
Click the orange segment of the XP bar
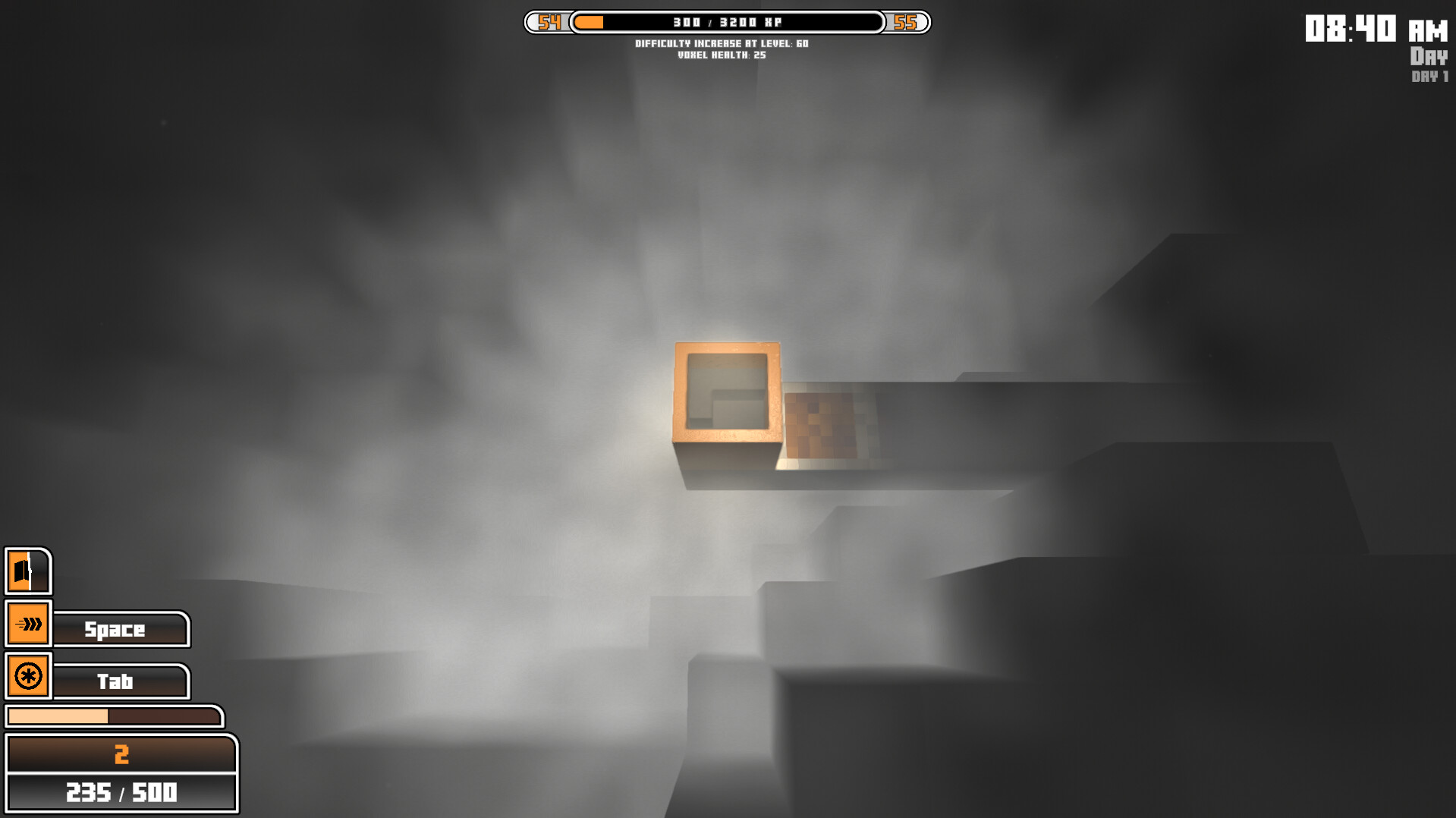(x=588, y=23)
